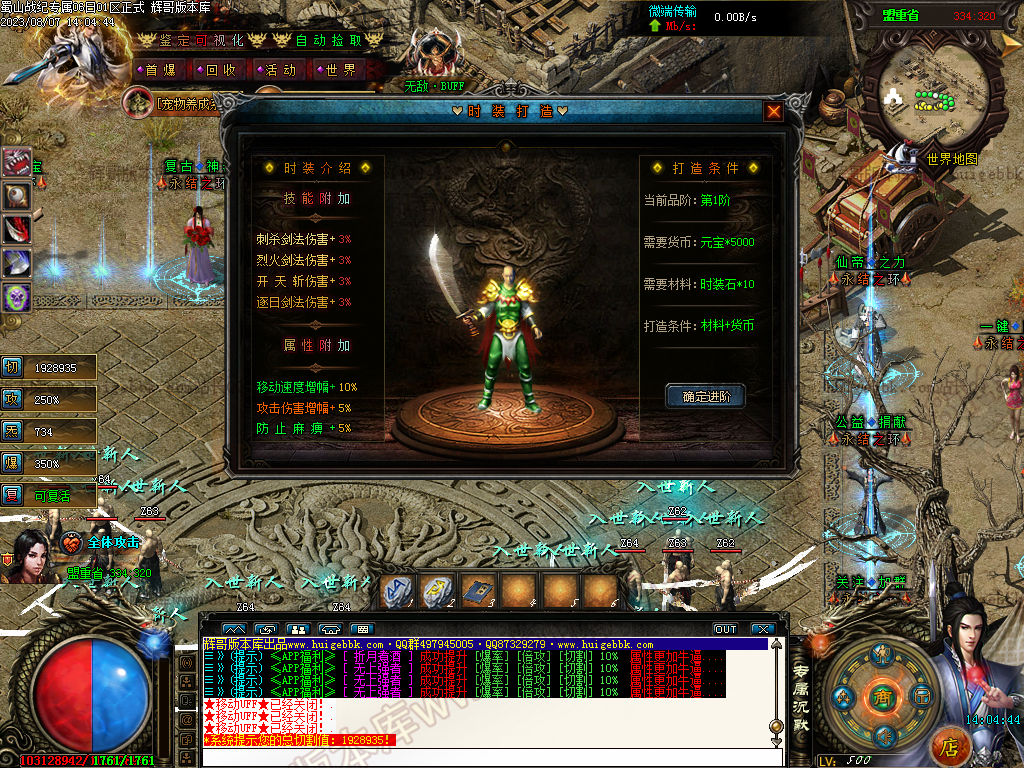
Task: Toggle 自动捡取 auto pickup
Action: click(329, 41)
